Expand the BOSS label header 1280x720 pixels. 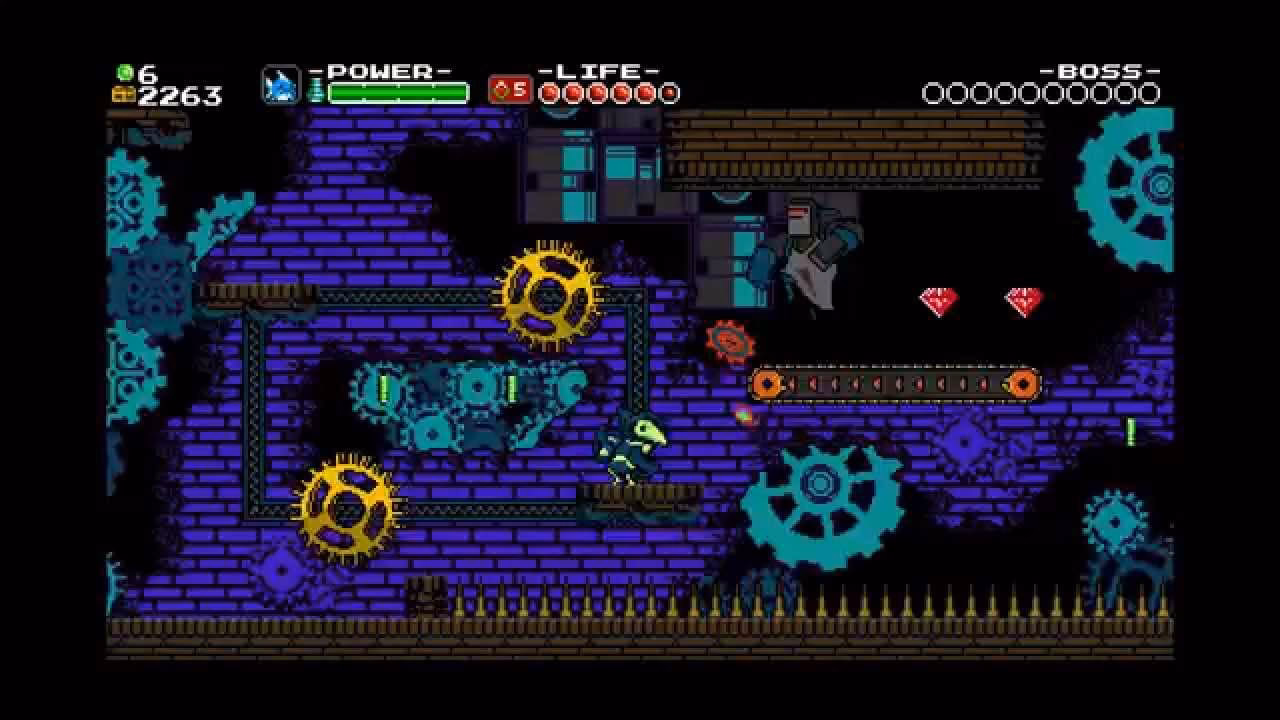point(1100,71)
